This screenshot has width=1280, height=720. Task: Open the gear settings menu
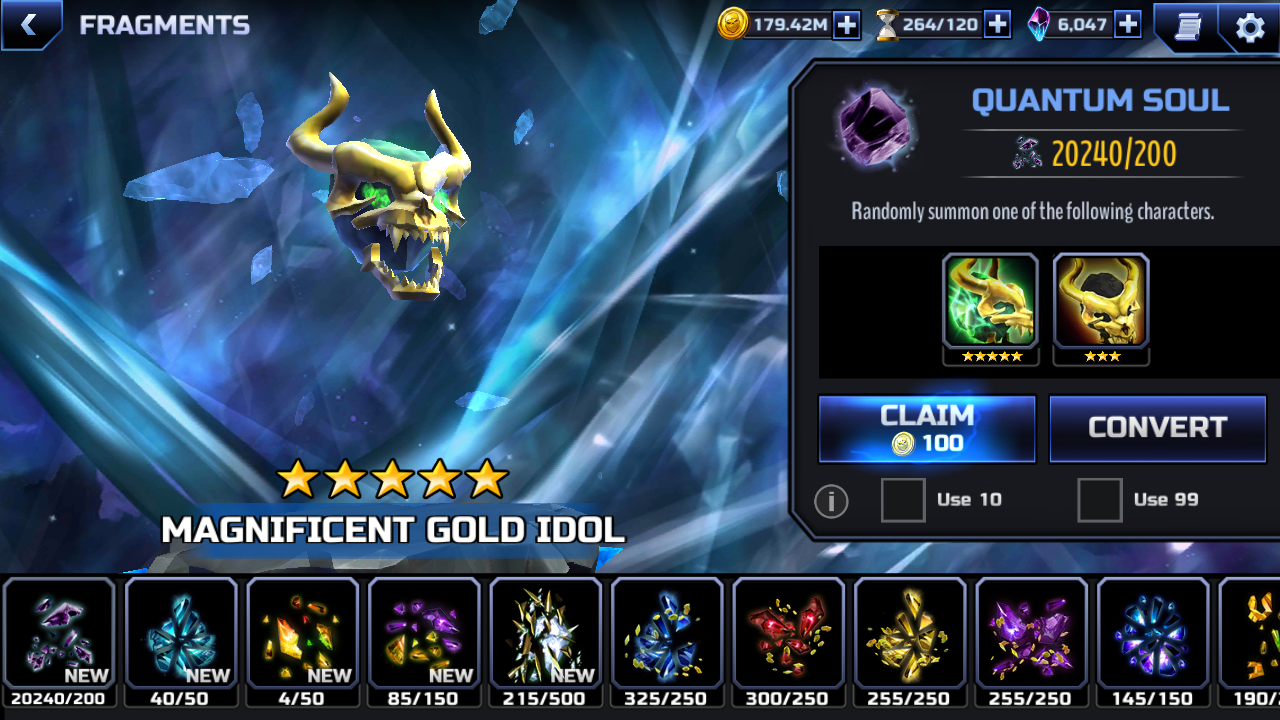tap(1250, 27)
